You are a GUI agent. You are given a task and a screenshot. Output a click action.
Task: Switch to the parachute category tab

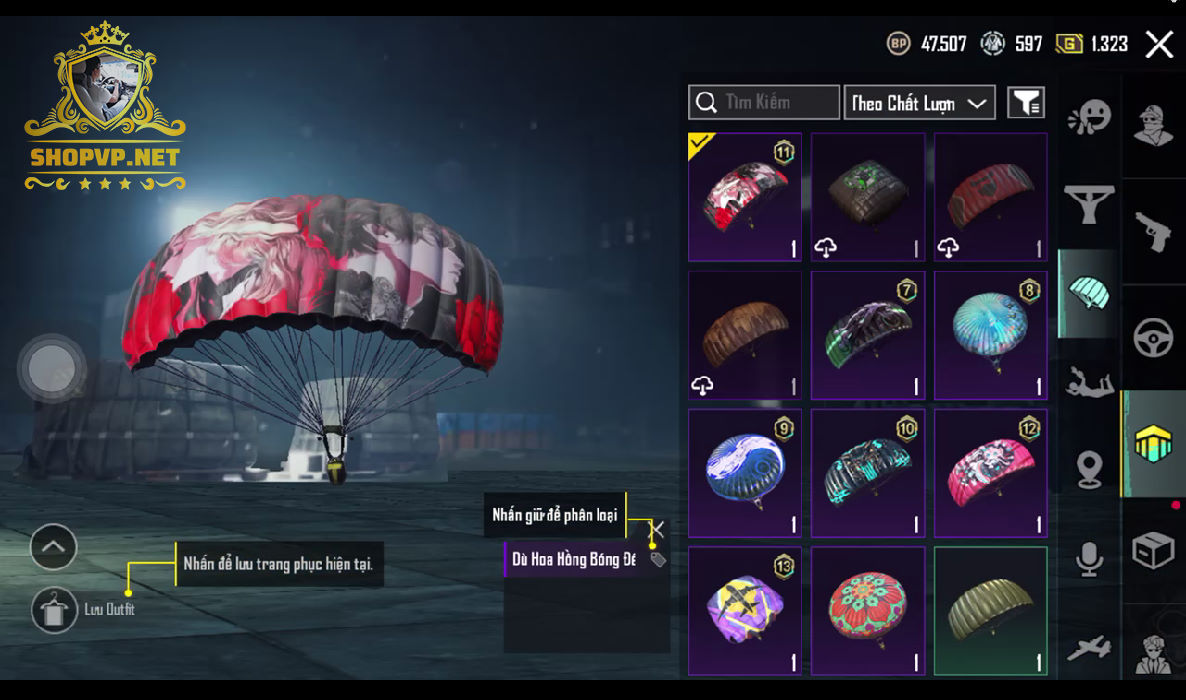[1088, 293]
